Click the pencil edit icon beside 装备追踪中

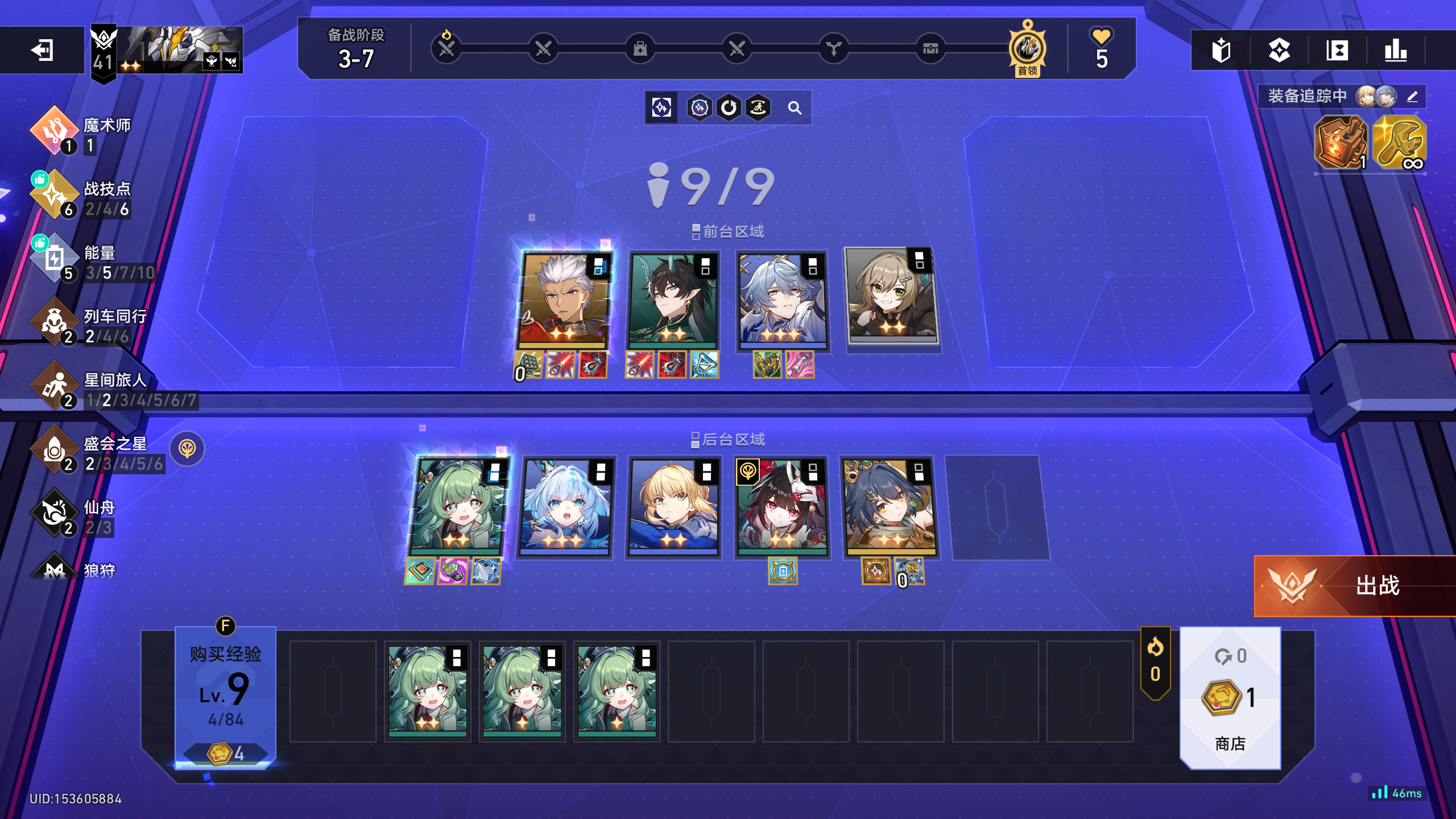(1412, 97)
